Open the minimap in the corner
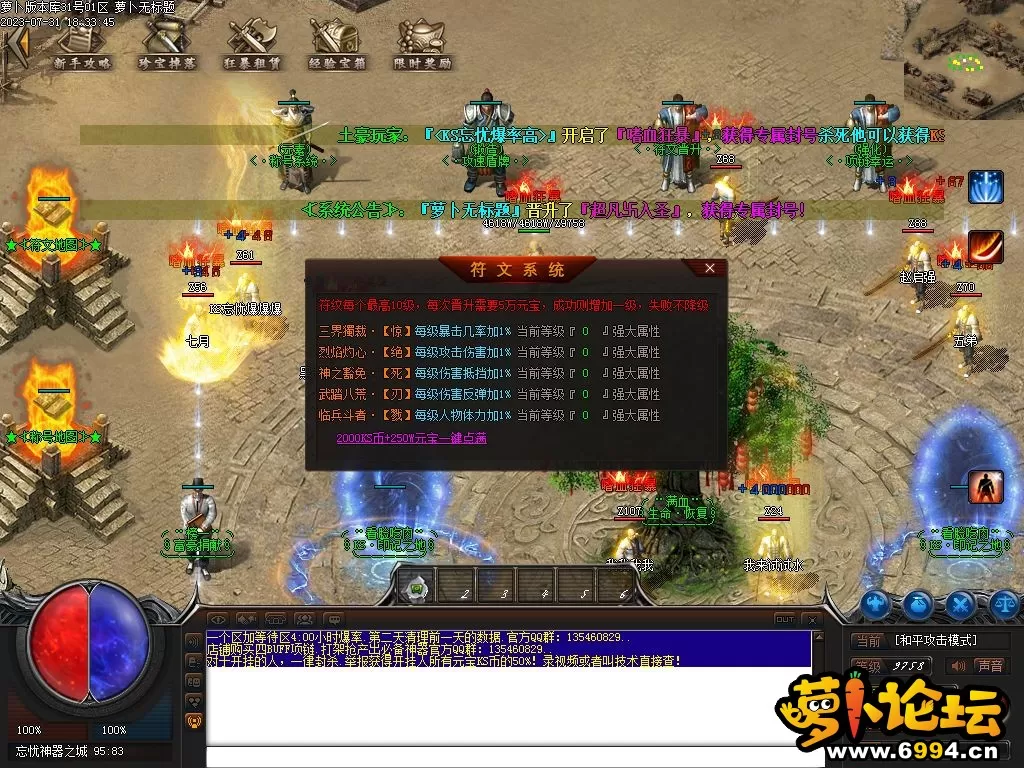Screen dimensions: 1024x768 coord(964,62)
